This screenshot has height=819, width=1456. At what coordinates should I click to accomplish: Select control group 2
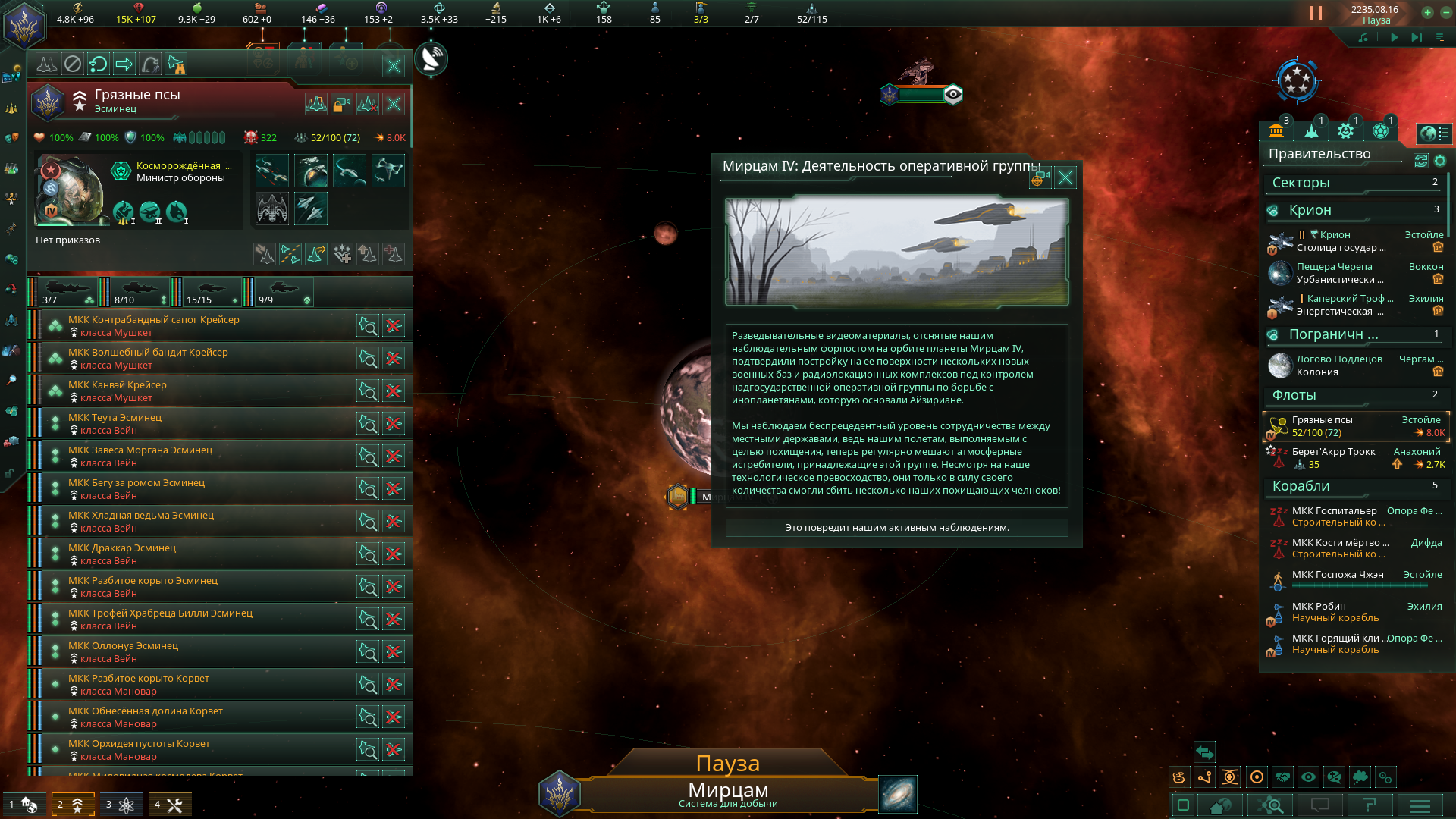click(x=72, y=805)
